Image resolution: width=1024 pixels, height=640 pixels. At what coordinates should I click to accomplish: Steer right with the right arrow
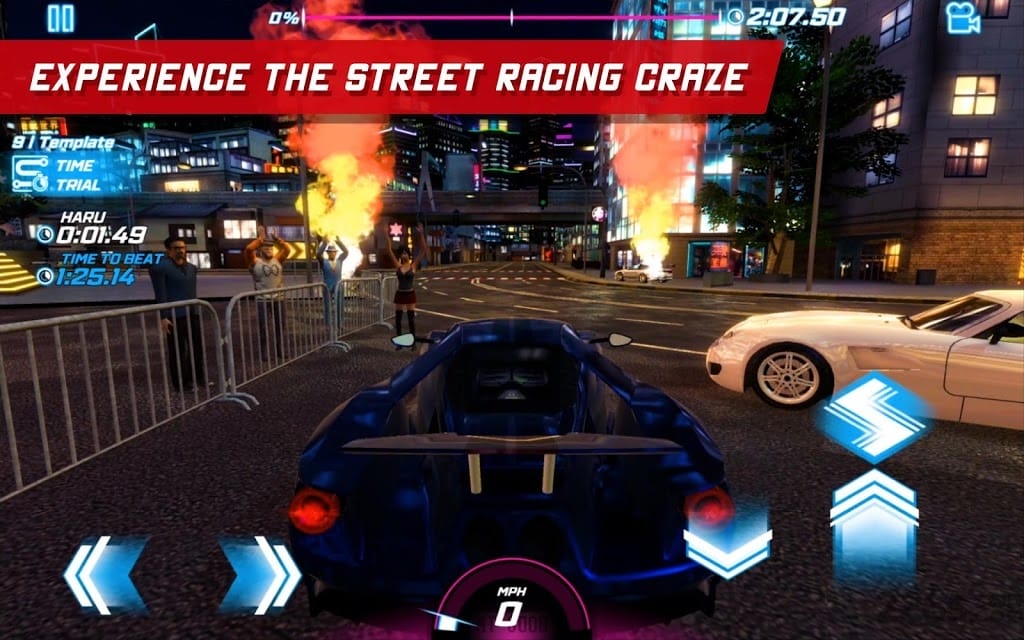click(x=260, y=574)
